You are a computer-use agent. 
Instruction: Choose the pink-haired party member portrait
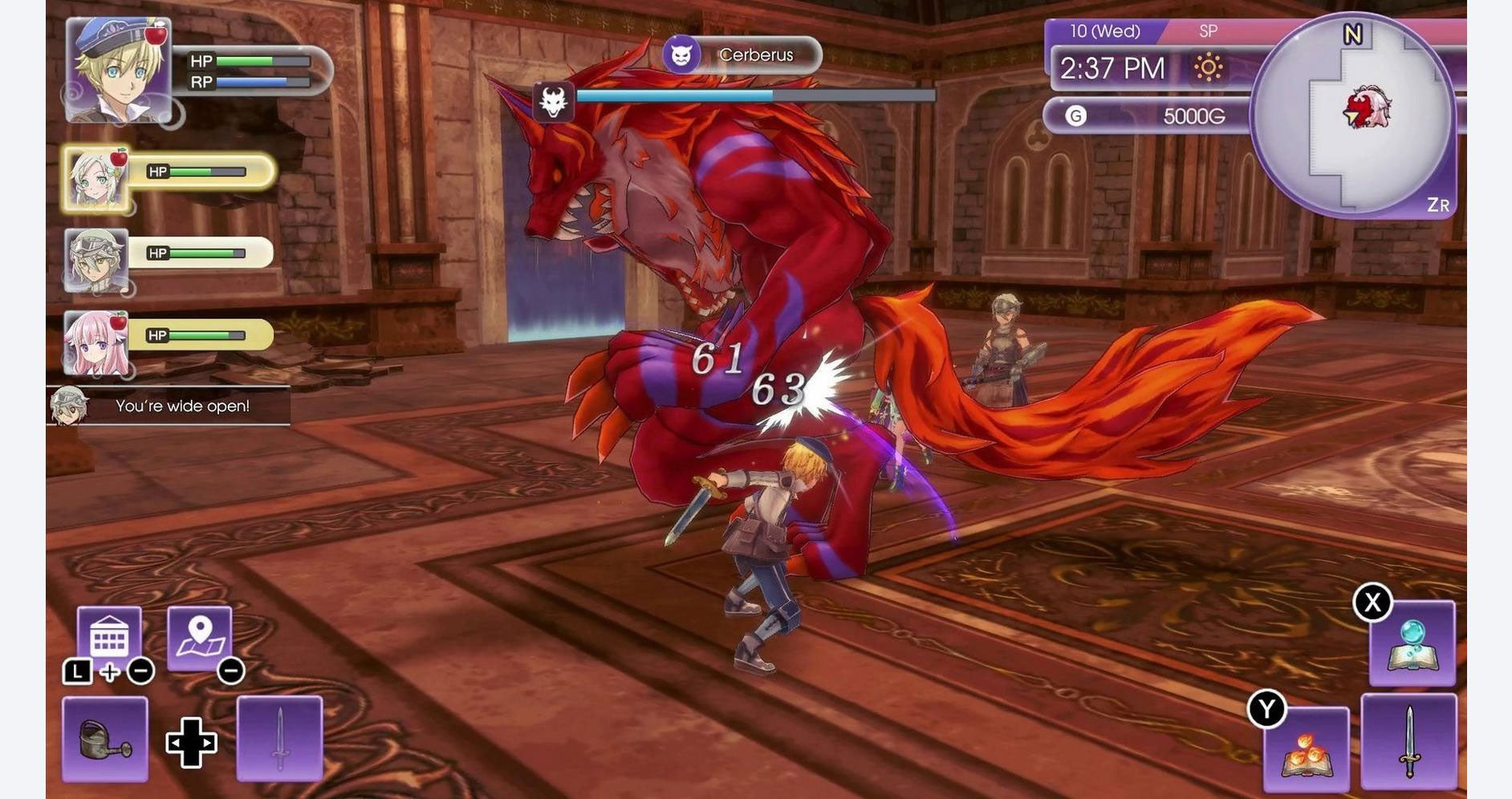coord(96,343)
